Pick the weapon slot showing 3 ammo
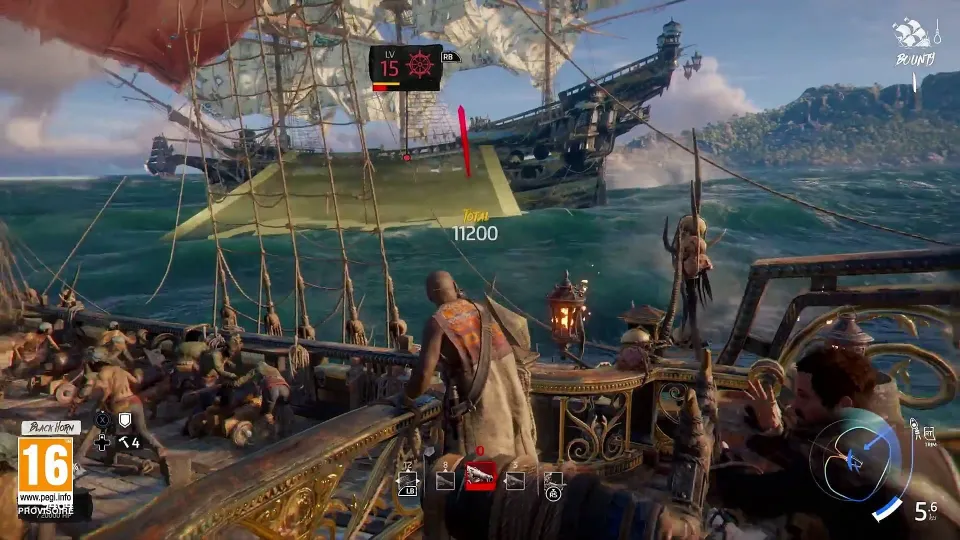 [516, 481]
